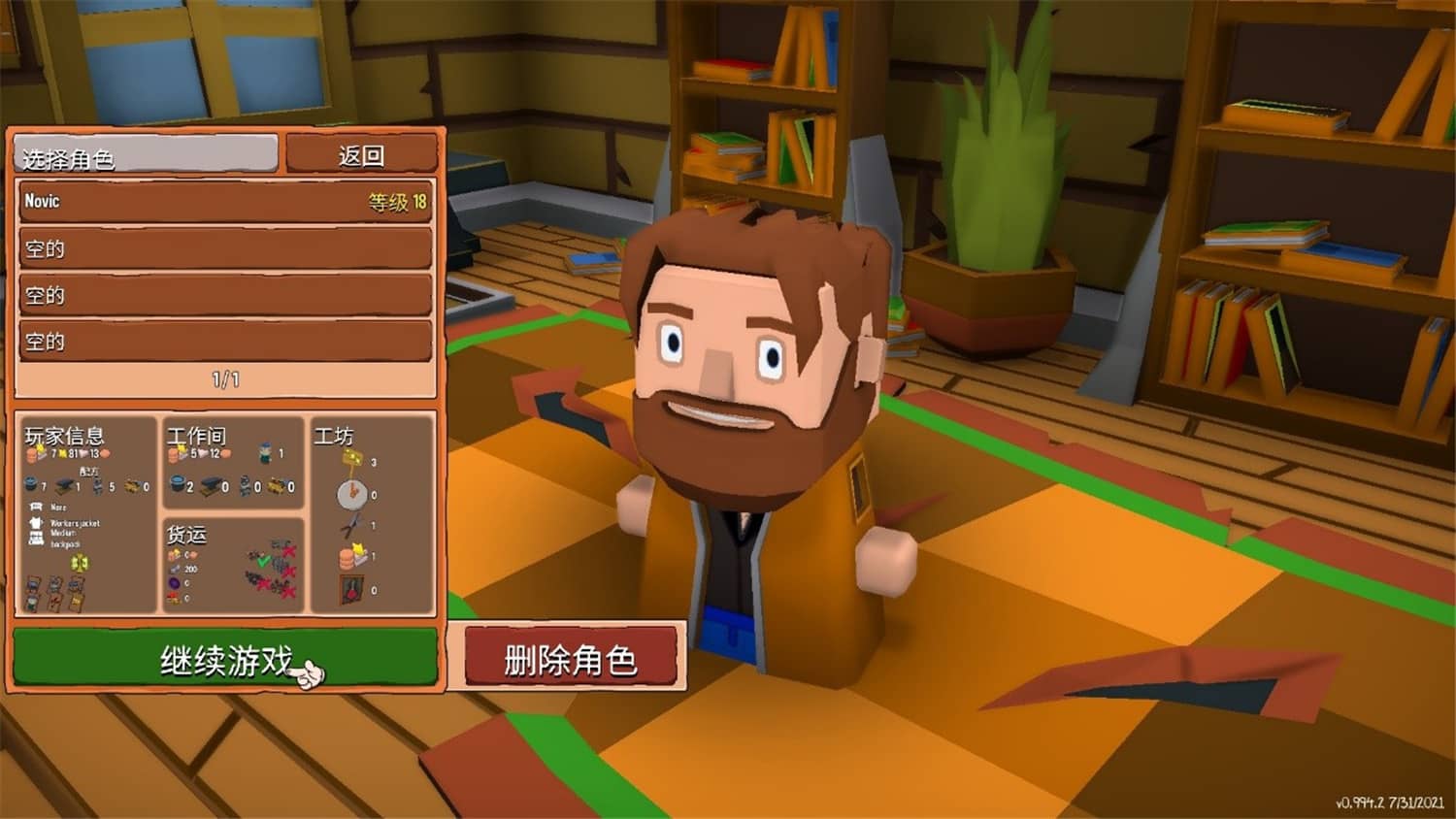Image resolution: width=1456 pixels, height=819 pixels.
Task: Select the backpack icon next to Medium backpack
Action: [x=36, y=537]
